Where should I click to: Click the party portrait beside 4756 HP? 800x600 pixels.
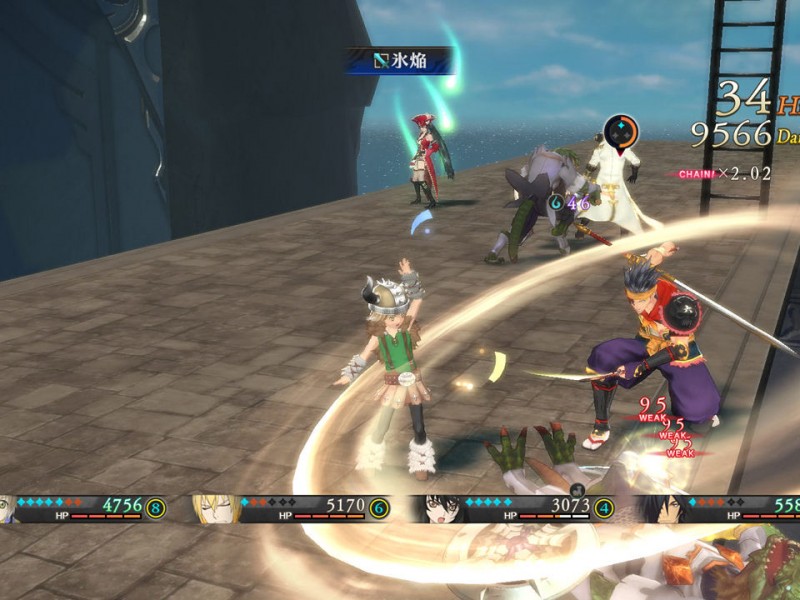(8, 509)
